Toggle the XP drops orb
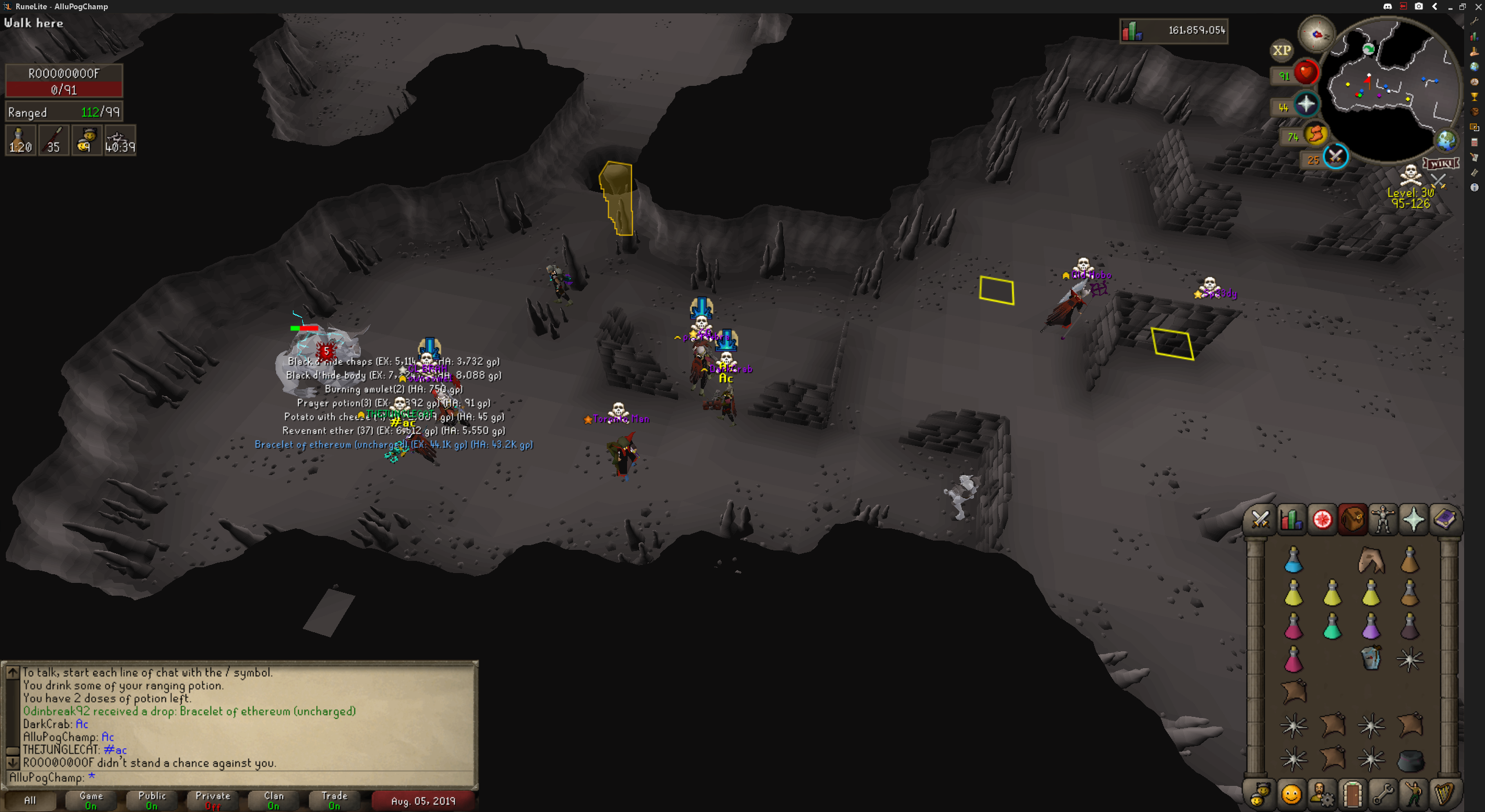Screen dimensions: 1485x812 tap(1281, 50)
